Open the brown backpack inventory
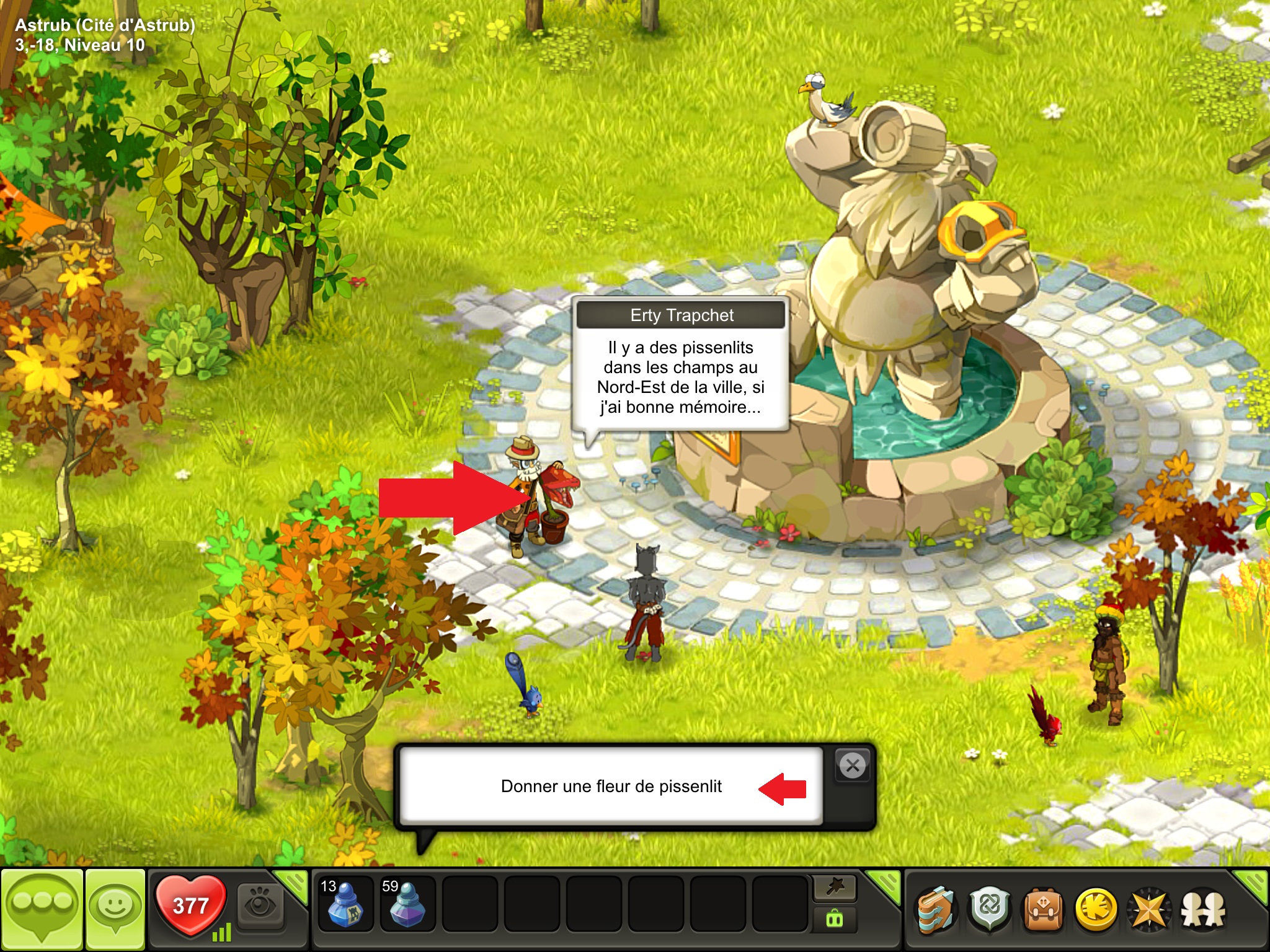1270x952 pixels. point(1043,910)
